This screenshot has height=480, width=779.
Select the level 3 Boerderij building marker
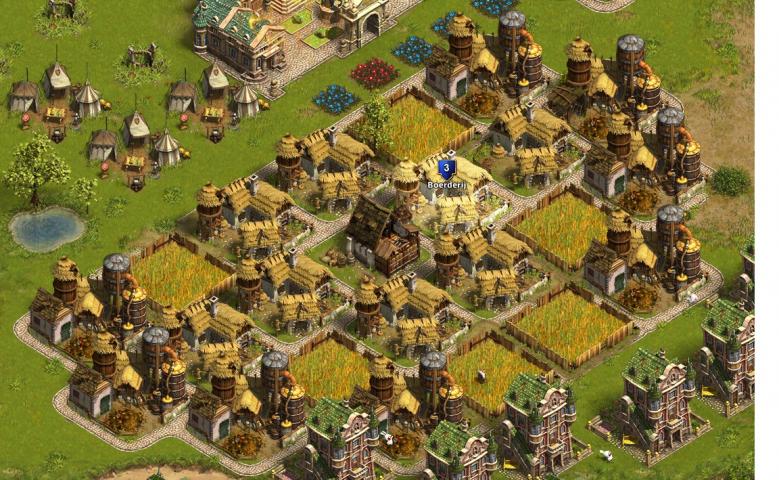(x=447, y=169)
